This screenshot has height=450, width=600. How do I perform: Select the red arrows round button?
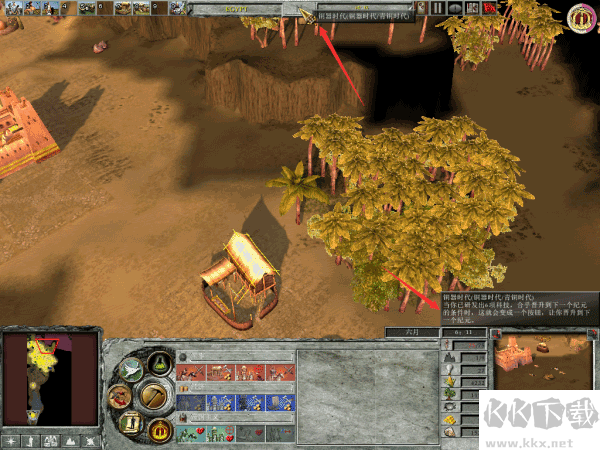[x=119, y=397]
